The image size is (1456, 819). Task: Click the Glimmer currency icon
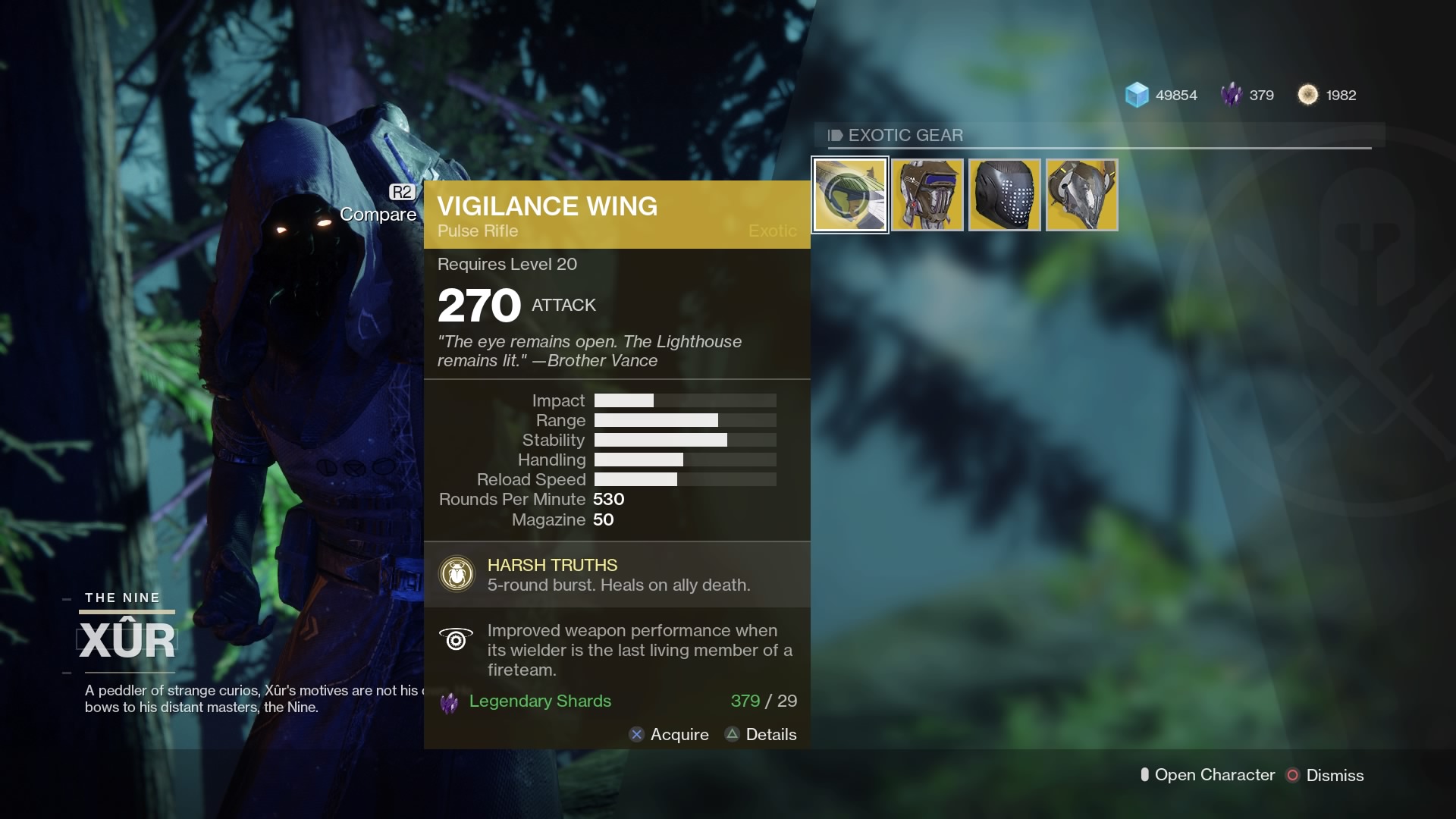click(1136, 94)
